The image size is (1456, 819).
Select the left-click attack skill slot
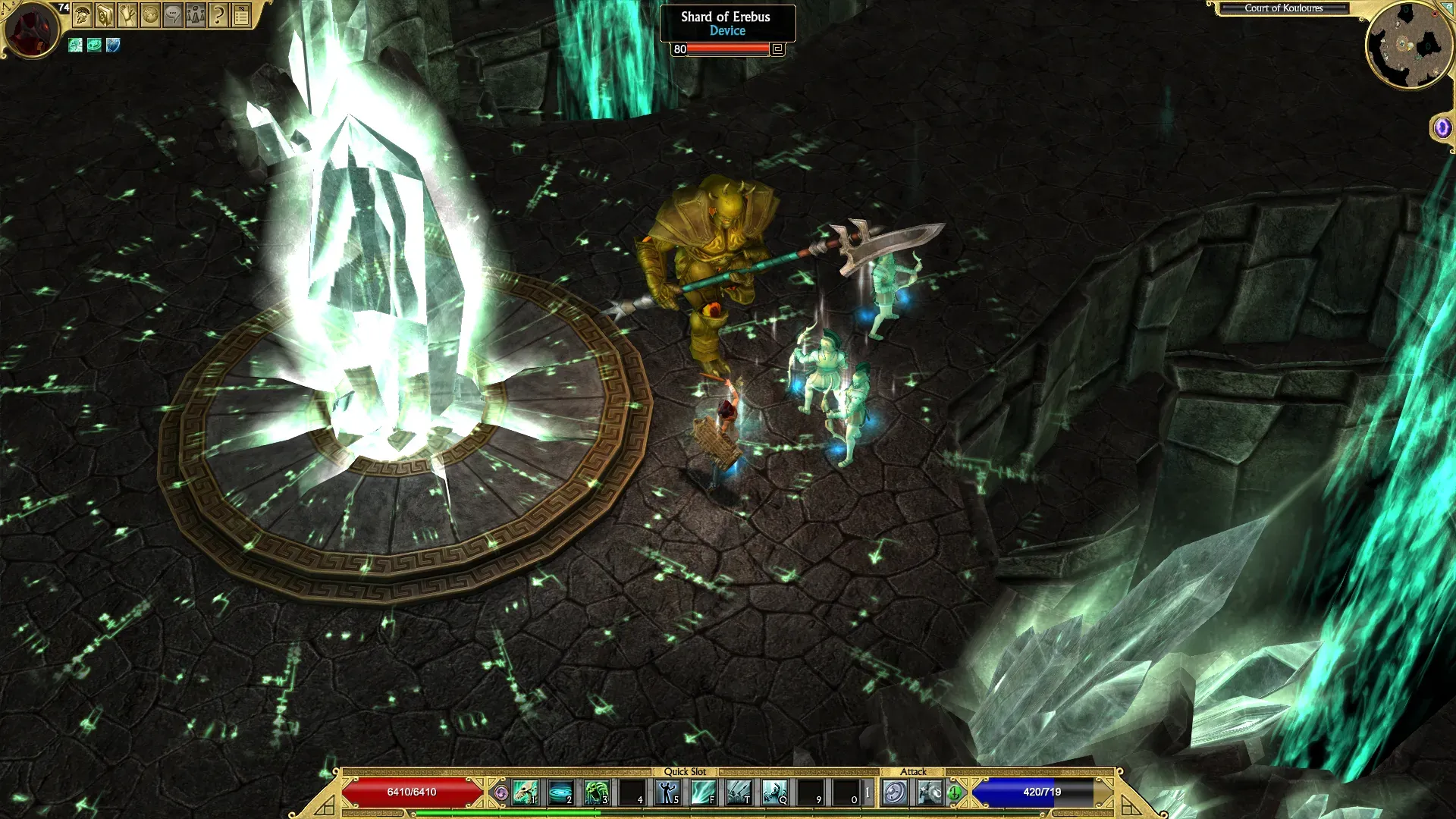coord(895,793)
